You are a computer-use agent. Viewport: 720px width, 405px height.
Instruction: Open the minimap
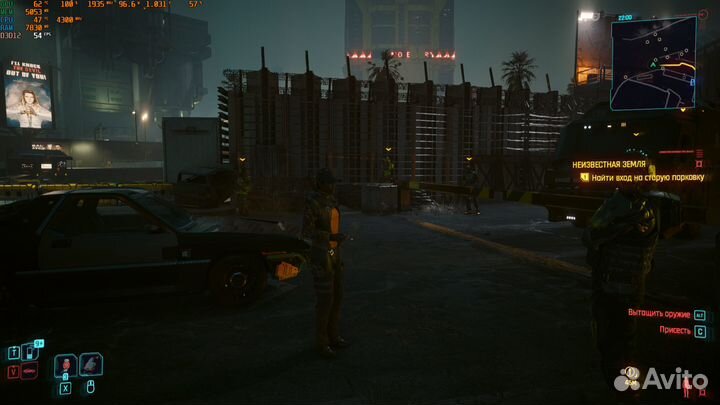tap(654, 62)
